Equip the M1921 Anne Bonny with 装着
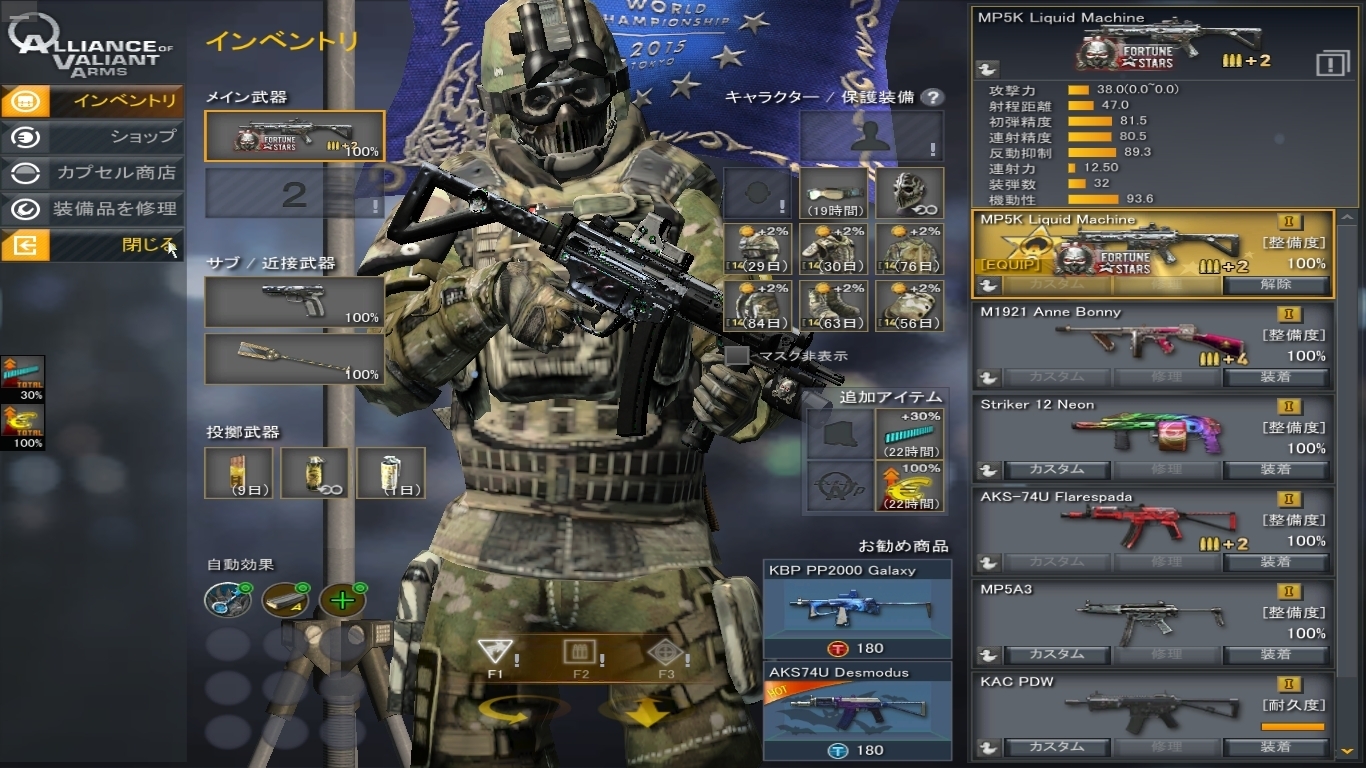The width and height of the screenshot is (1366, 768). pyautogui.click(x=1276, y=377)
